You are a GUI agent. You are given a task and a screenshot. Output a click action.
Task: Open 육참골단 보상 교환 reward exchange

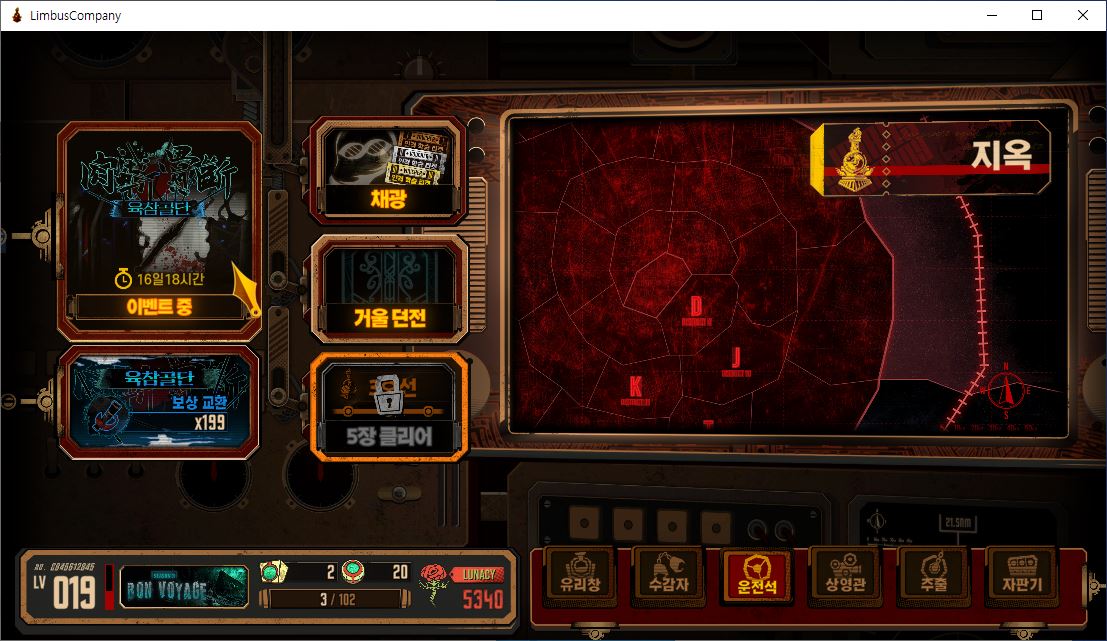pos(160,402)
